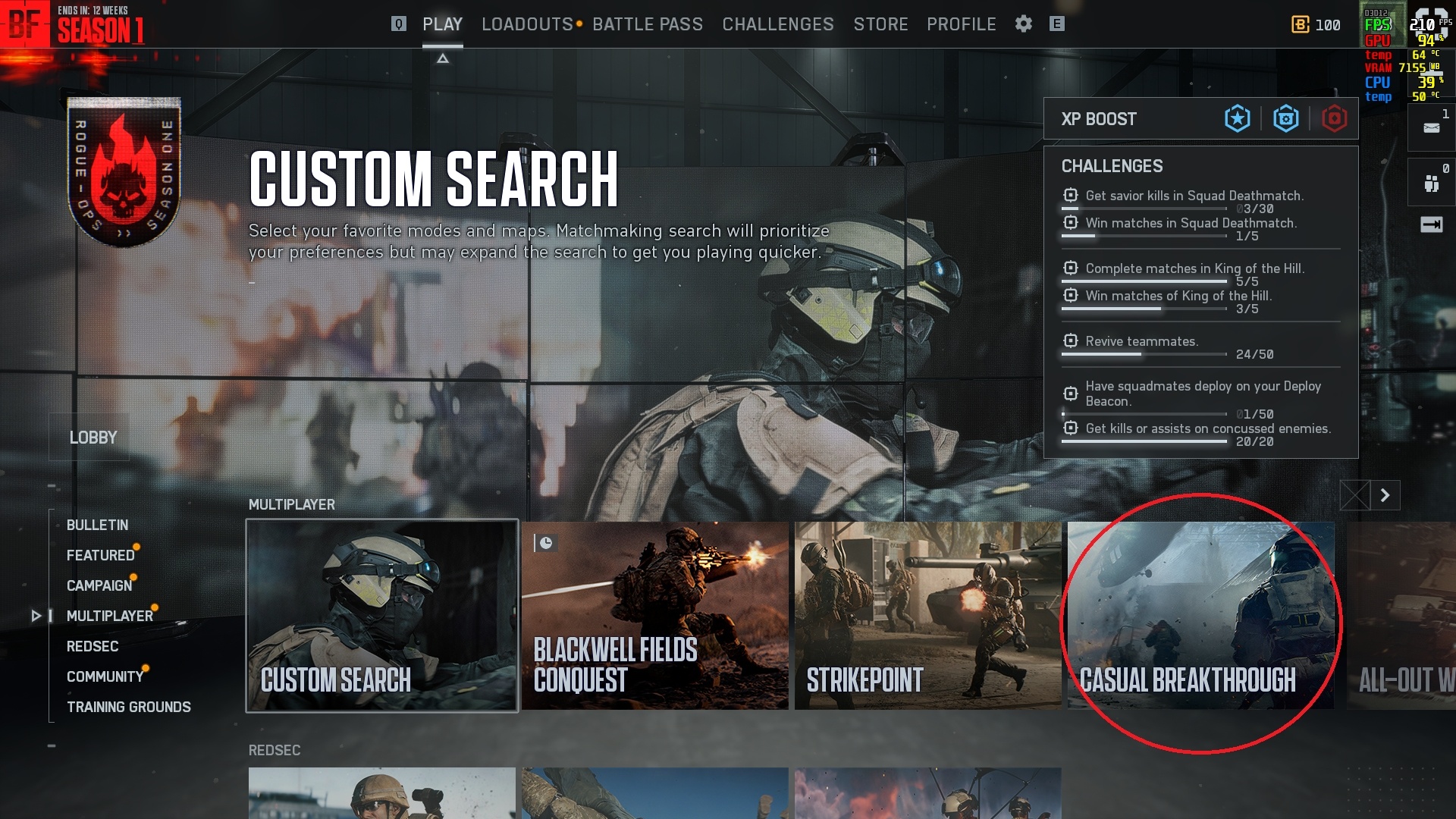This screenshot has height=819, width=1456.
Task: Open the Battle Pass menu item
Action: pos(648,24)
